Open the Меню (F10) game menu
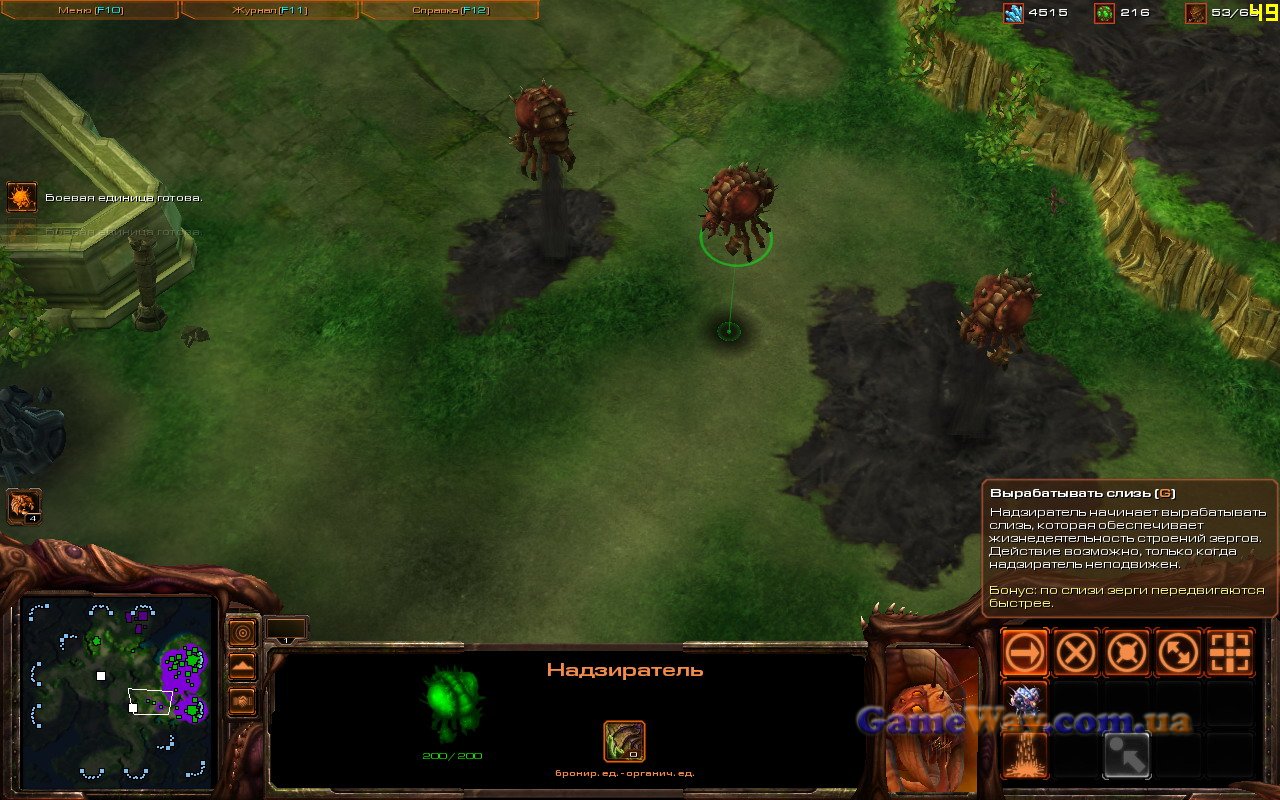Screen dimensions: 1280x800 click(x=89, y=10)
